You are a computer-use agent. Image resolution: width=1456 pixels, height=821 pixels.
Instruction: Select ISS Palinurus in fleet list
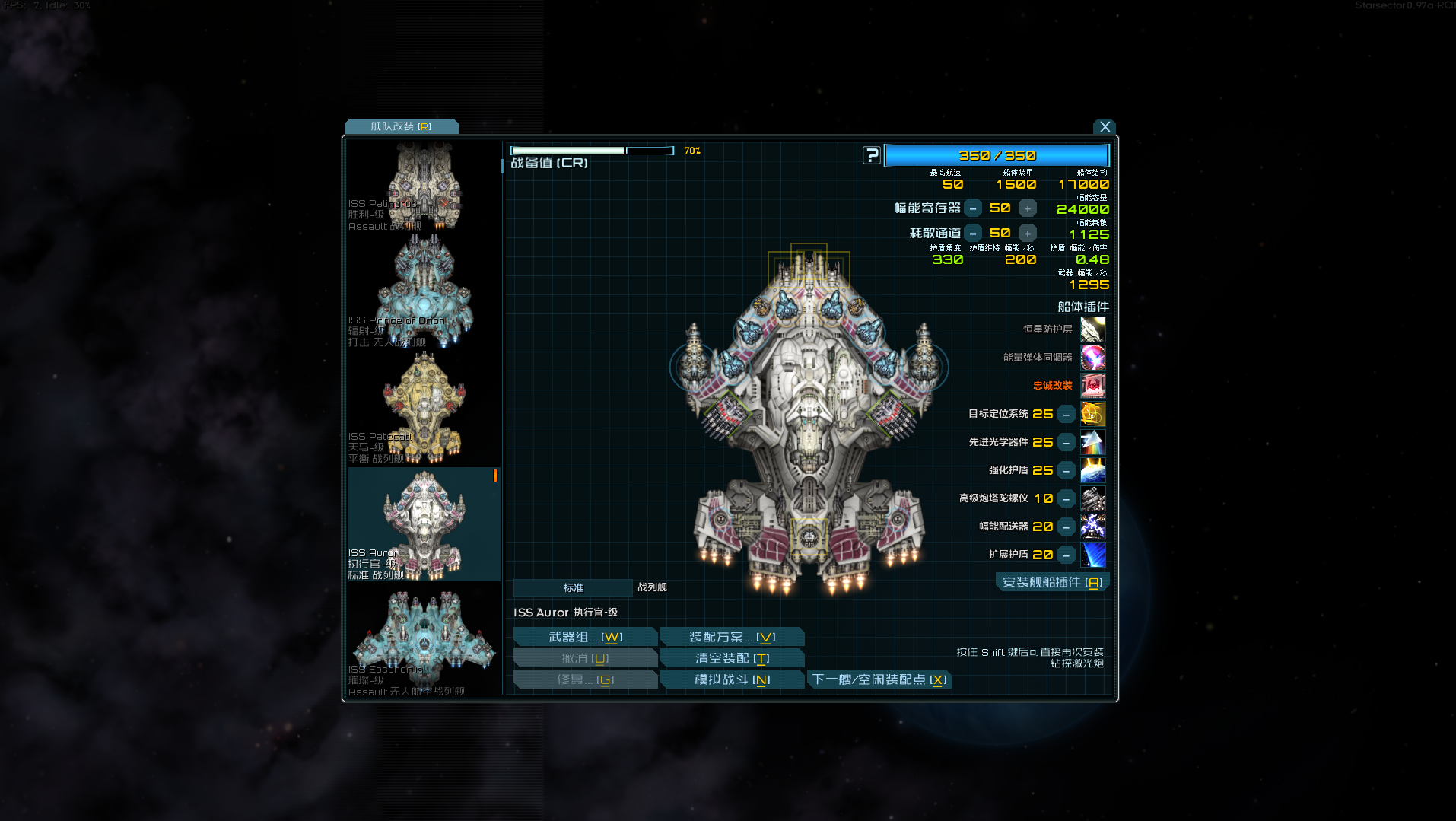424,185
